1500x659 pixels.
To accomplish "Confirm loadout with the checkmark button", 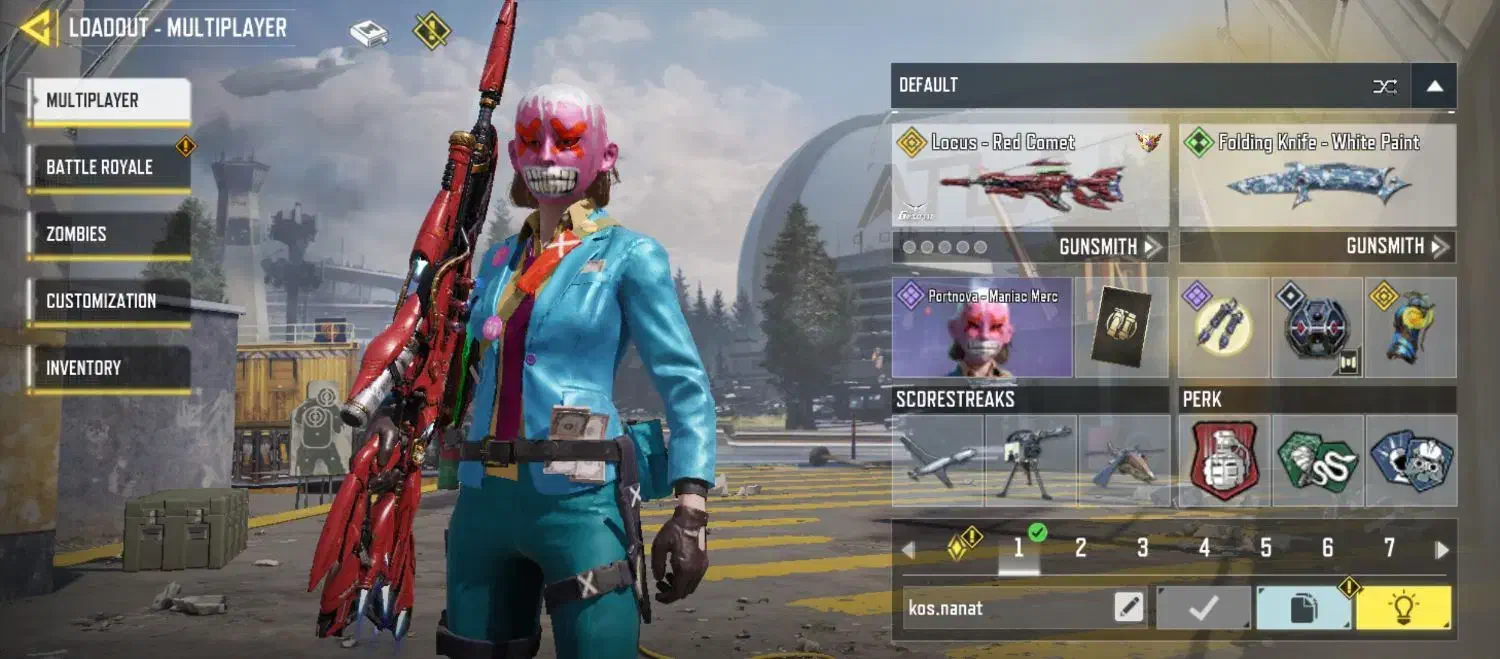I will pos(1203,607).
